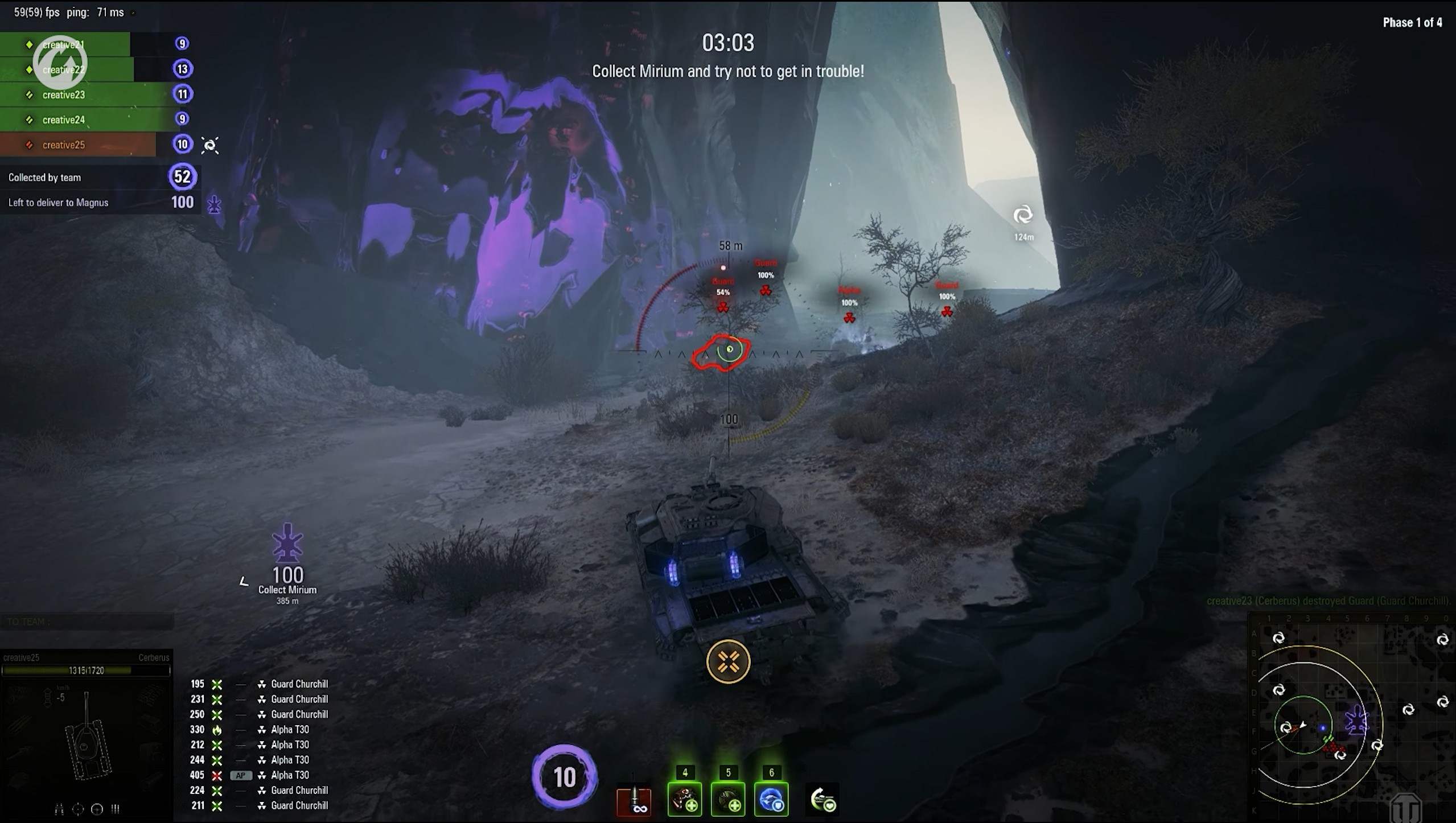Use the crew heal consumable in slot 4

(x=685, y=799)
